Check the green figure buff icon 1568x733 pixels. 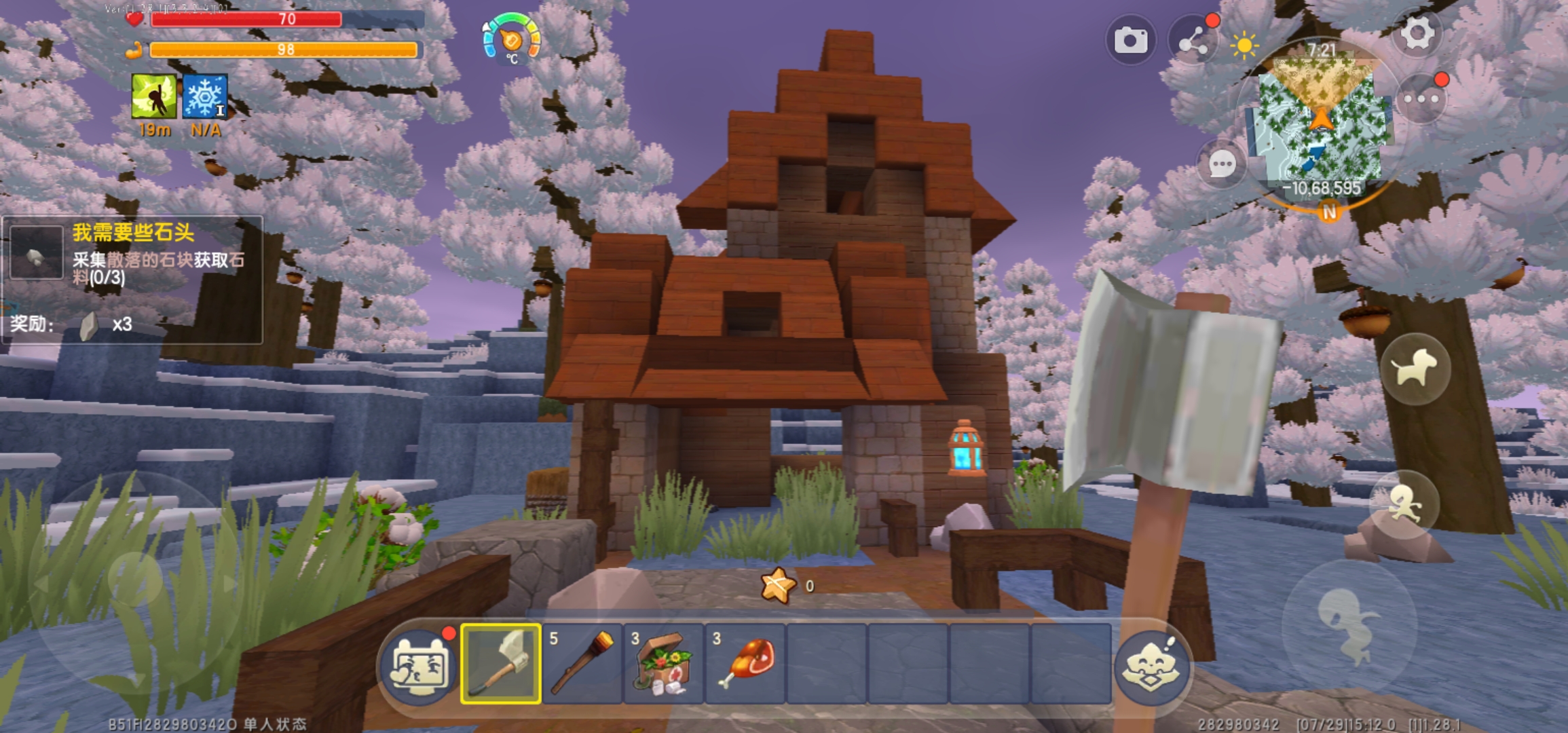[x=154, y=97]
